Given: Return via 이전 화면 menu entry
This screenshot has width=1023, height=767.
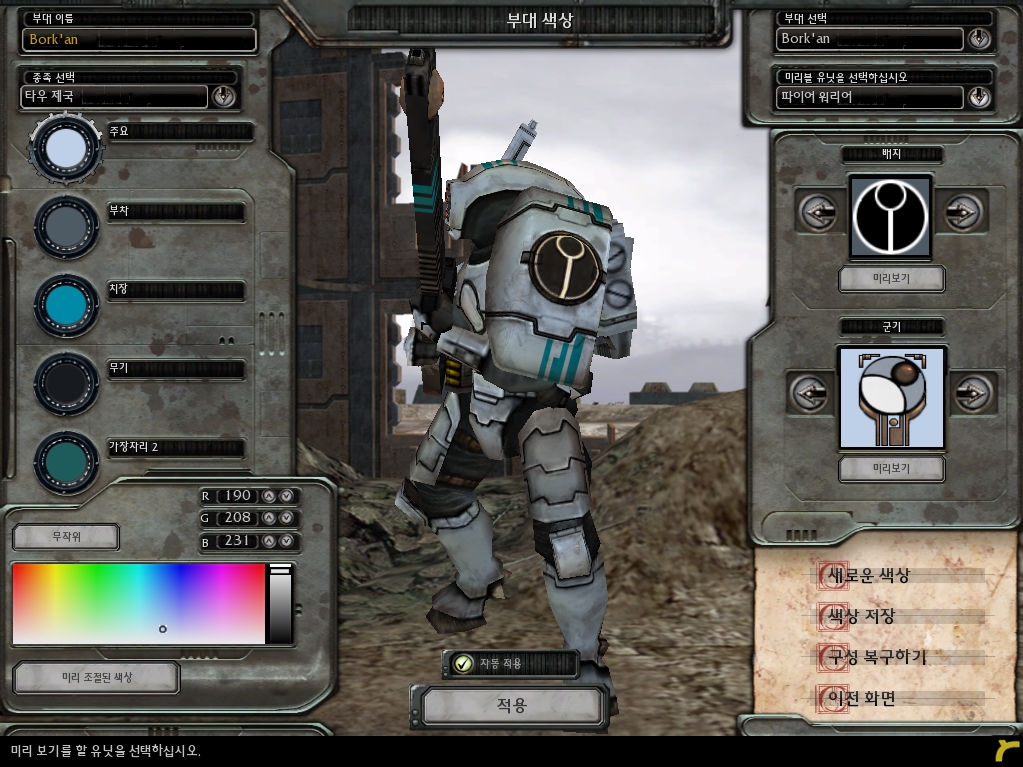Looking at the screenshot, I should (856, 698).
